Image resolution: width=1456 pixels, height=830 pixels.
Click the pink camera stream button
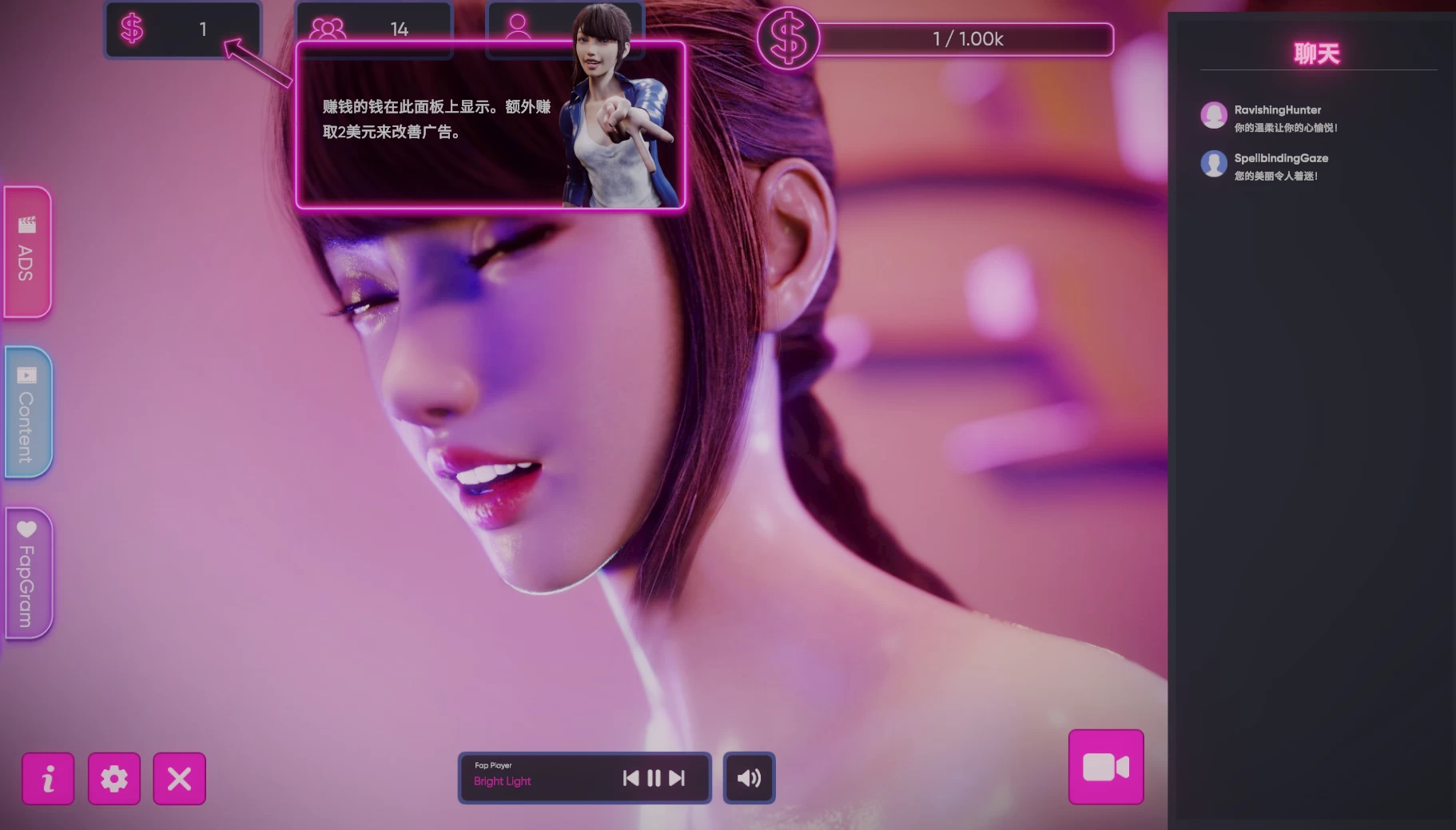(x=1105, y=764)
